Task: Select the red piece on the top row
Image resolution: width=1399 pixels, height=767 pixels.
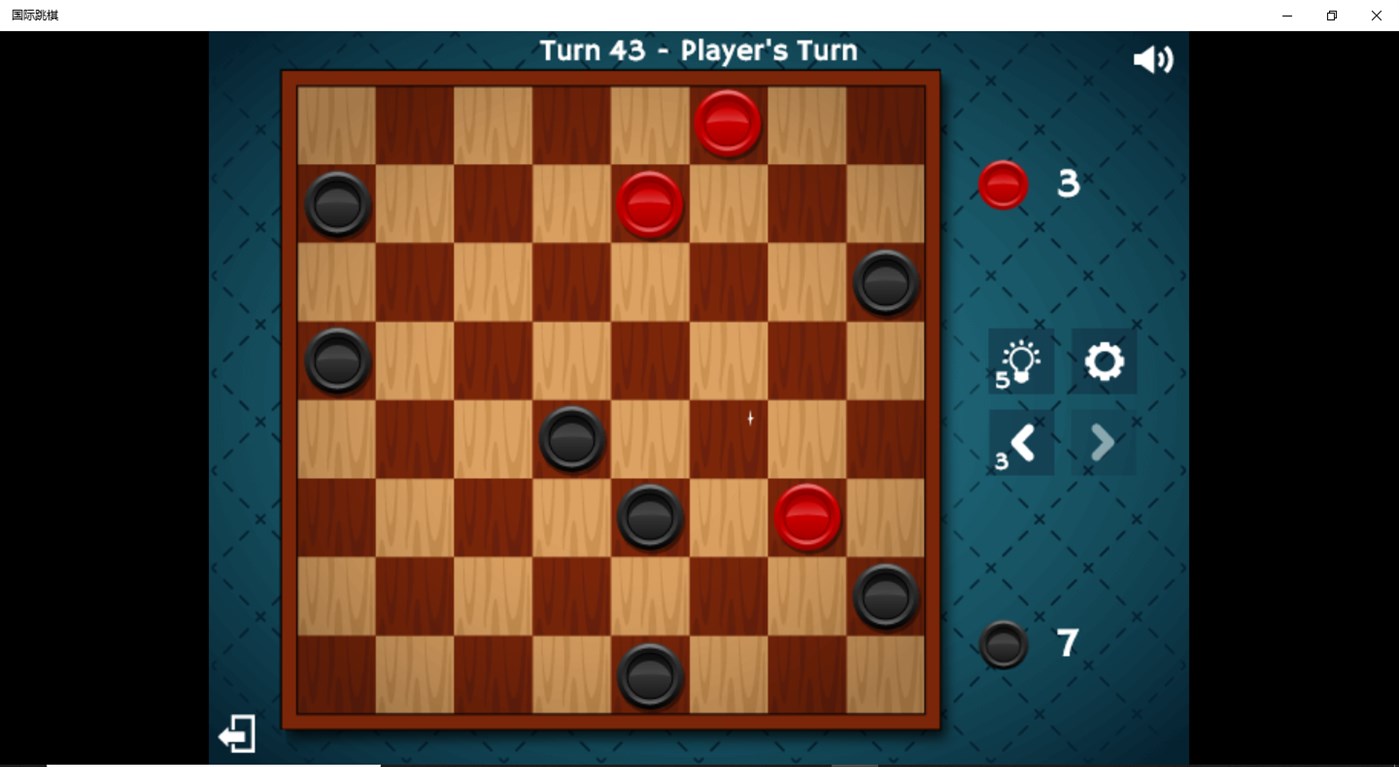Action: coord(727,122)
